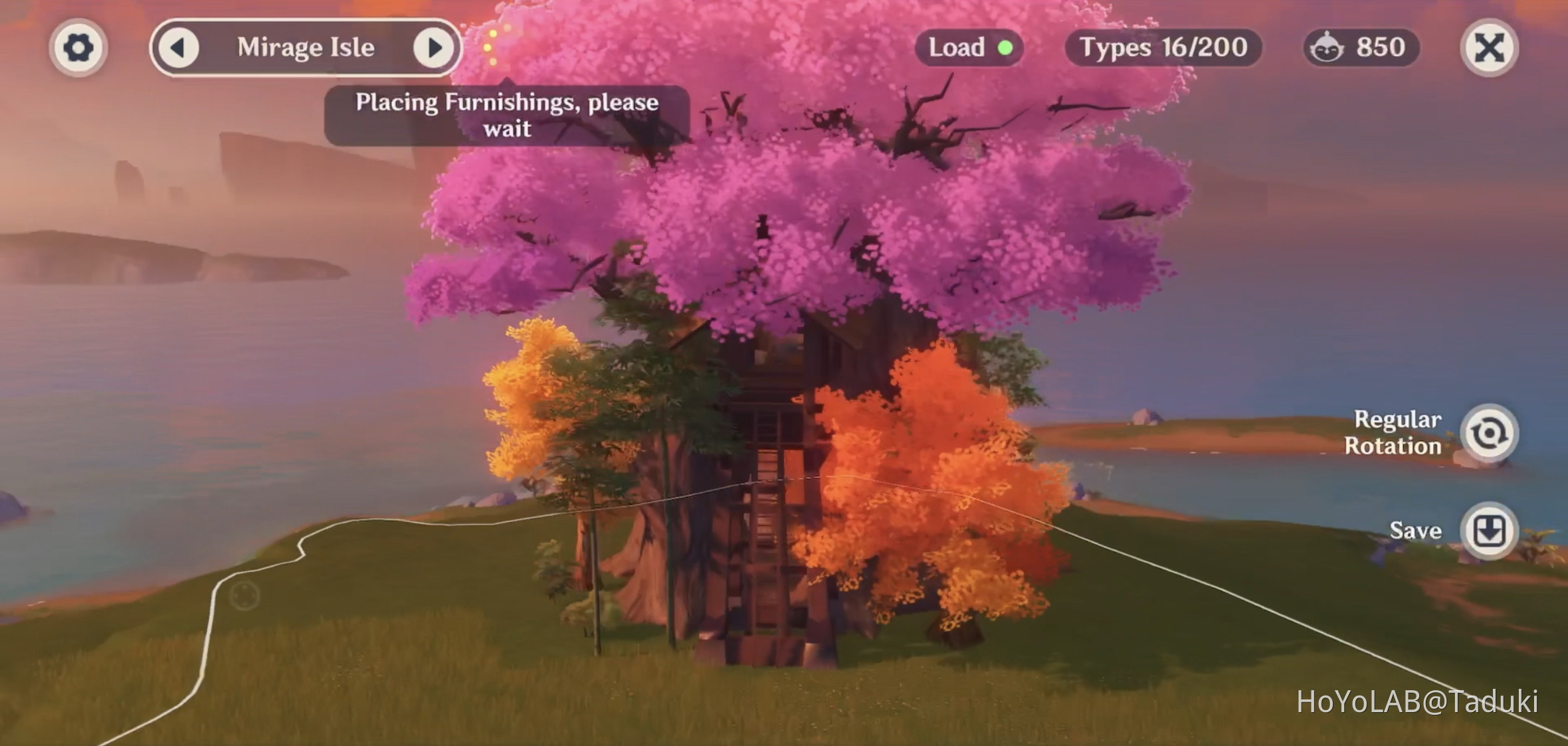Select the Mirage Isle title

307,47
